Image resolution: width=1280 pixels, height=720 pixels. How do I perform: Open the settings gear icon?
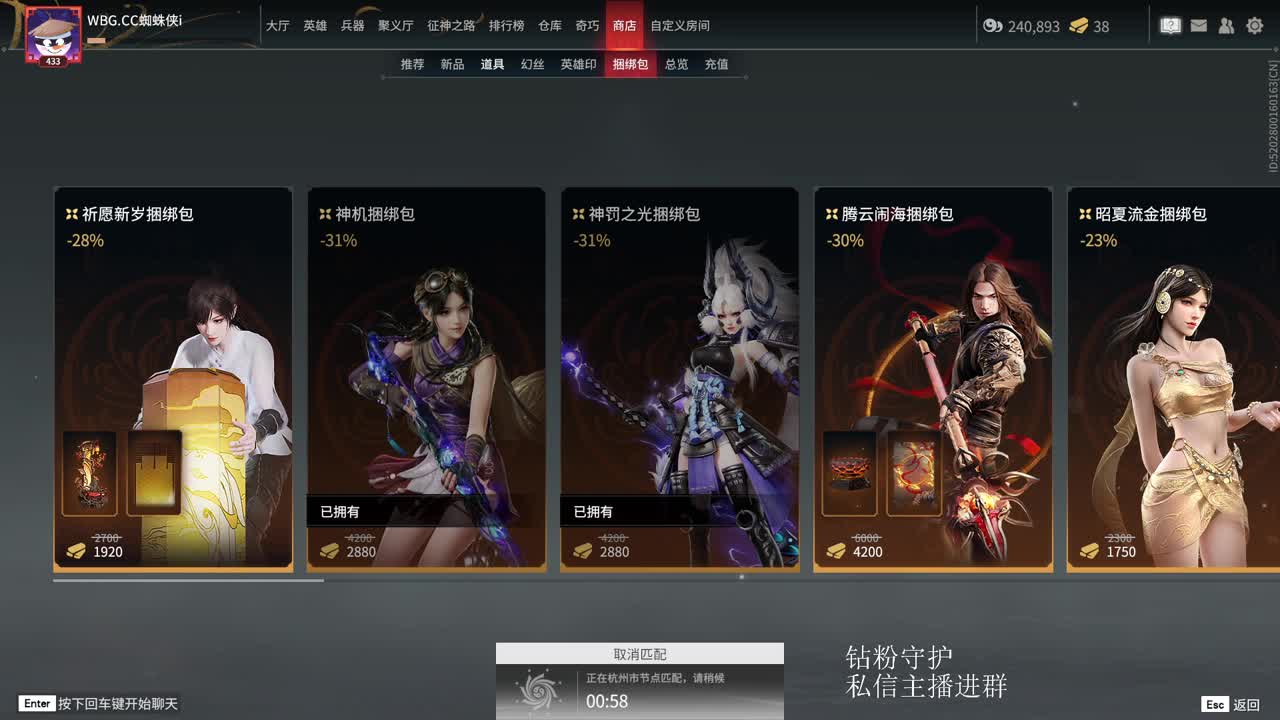[1254, 26]
